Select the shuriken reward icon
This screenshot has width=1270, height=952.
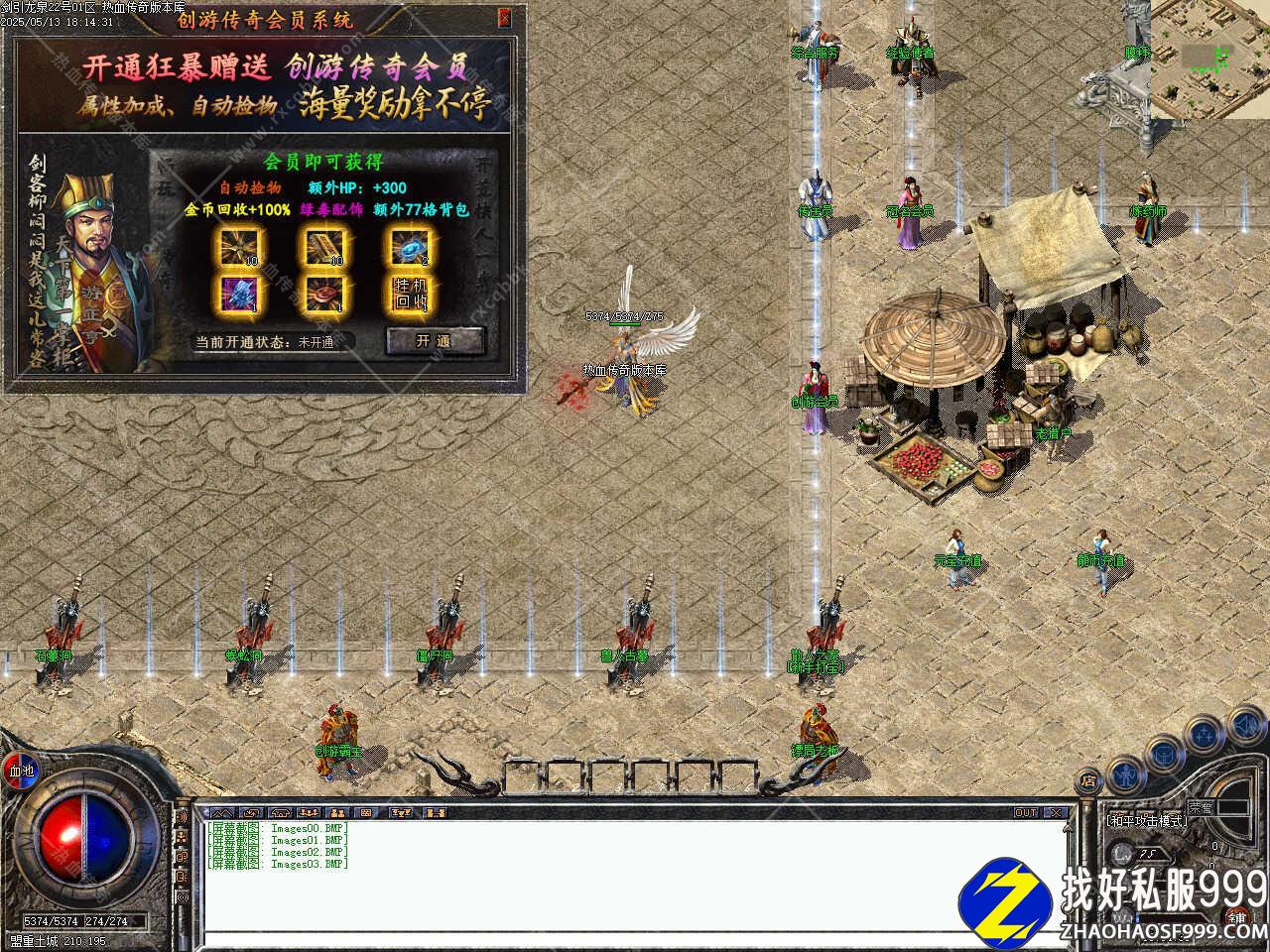[238, 245]
